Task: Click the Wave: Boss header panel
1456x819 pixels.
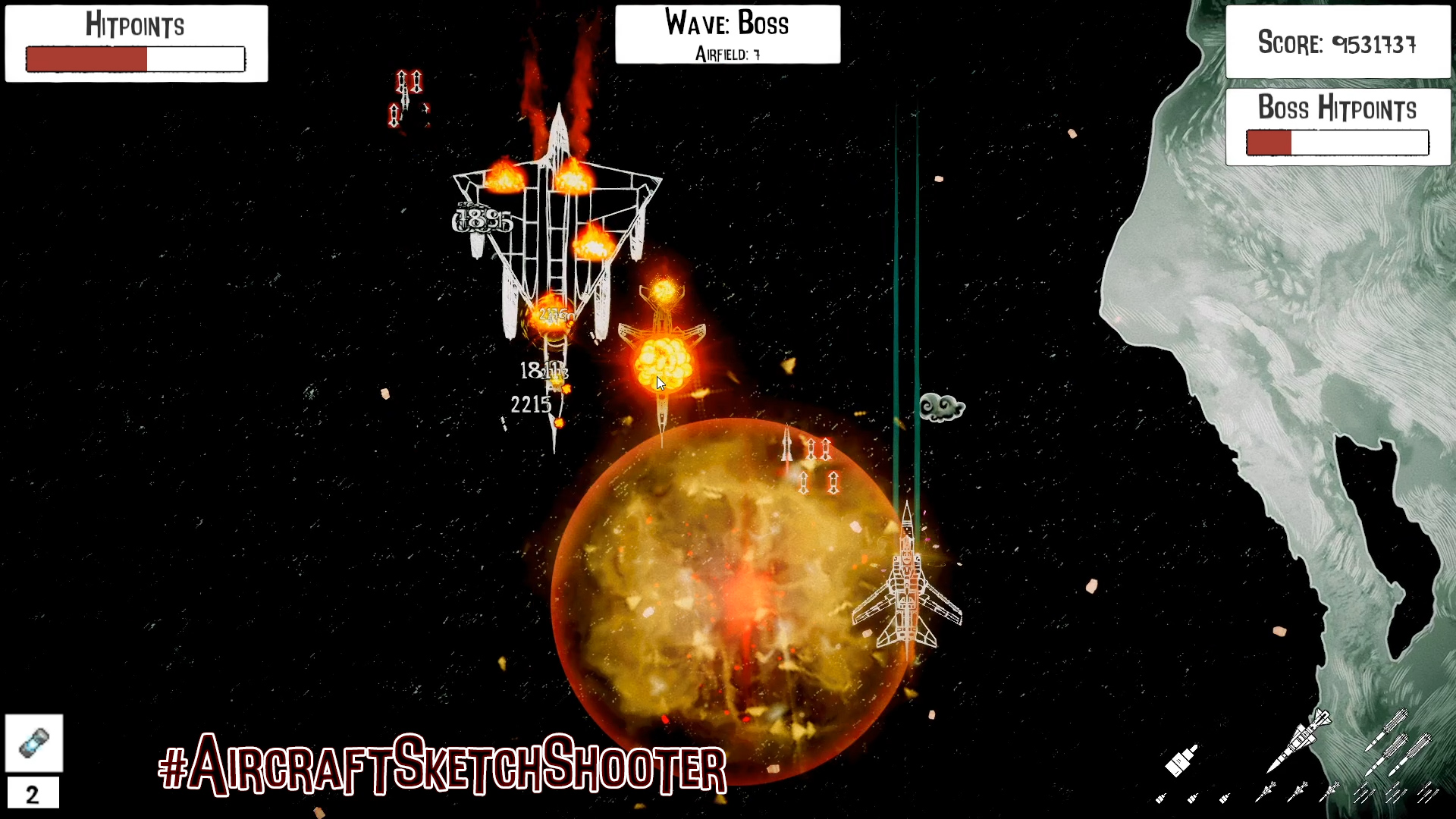Action: (x=727, y=24)
